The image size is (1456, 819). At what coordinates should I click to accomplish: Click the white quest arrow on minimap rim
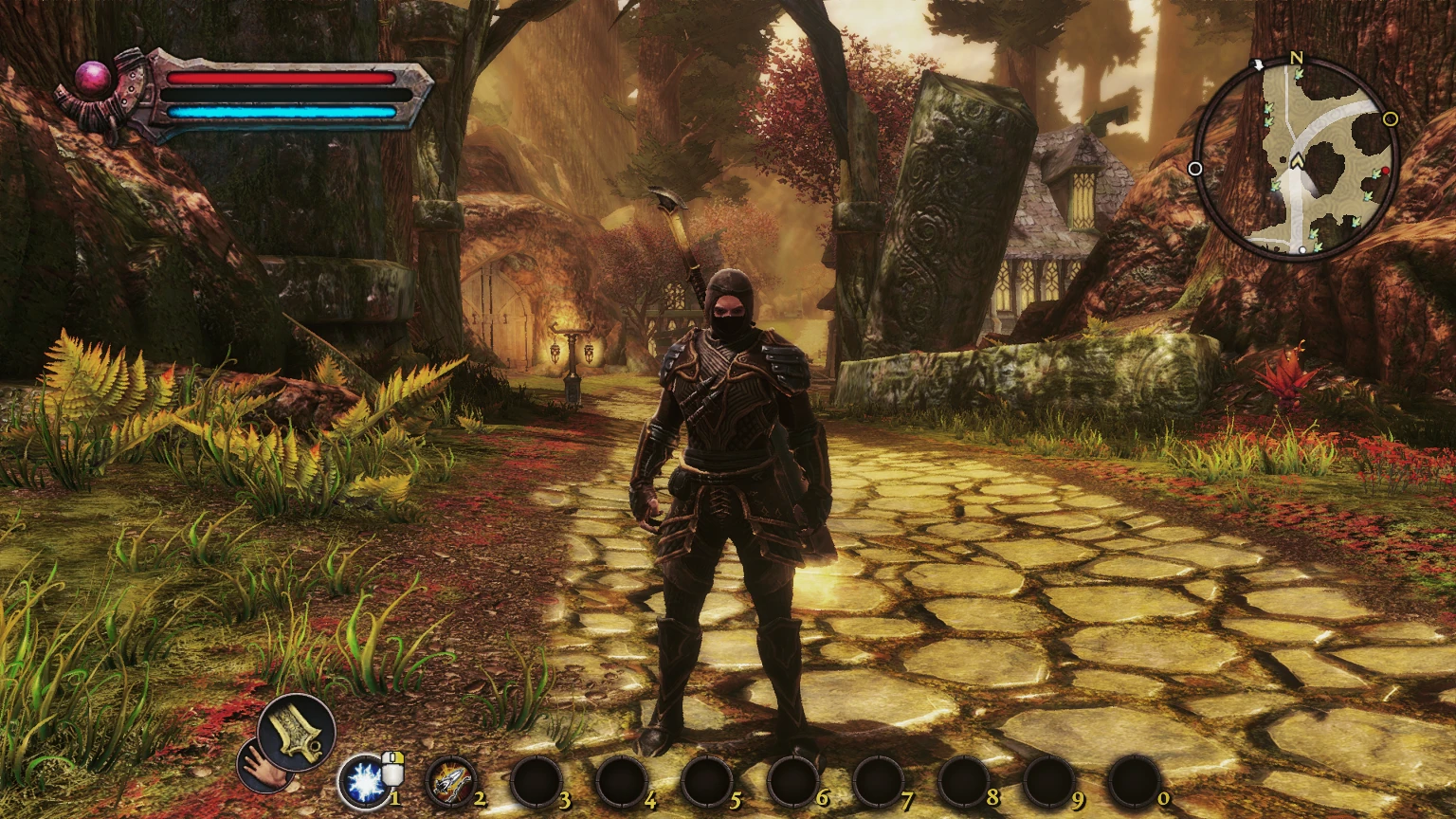point(1258,64)
